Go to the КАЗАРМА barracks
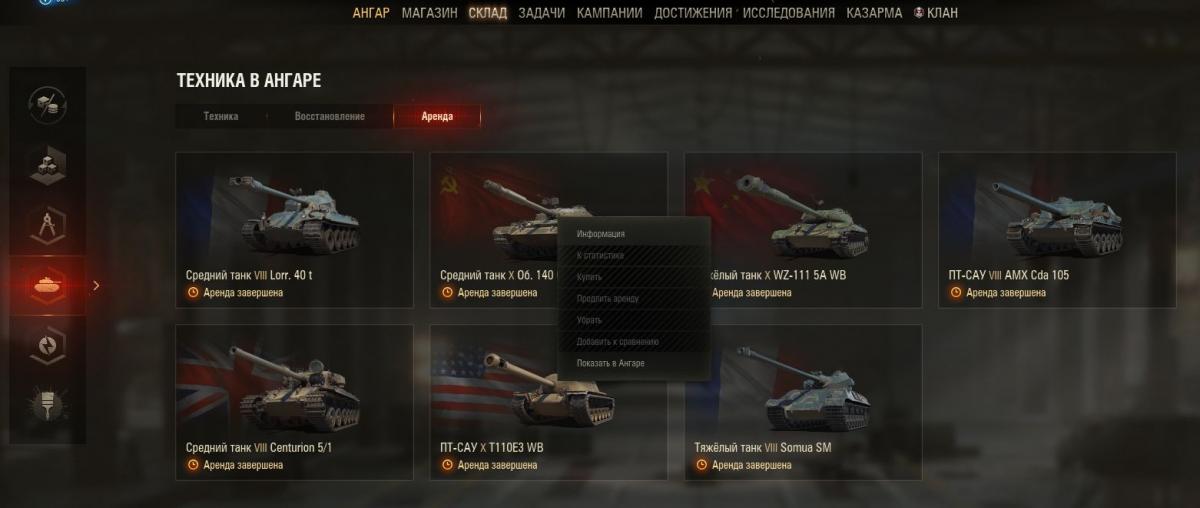1200x508 pixels. click(x=874, y=13)
